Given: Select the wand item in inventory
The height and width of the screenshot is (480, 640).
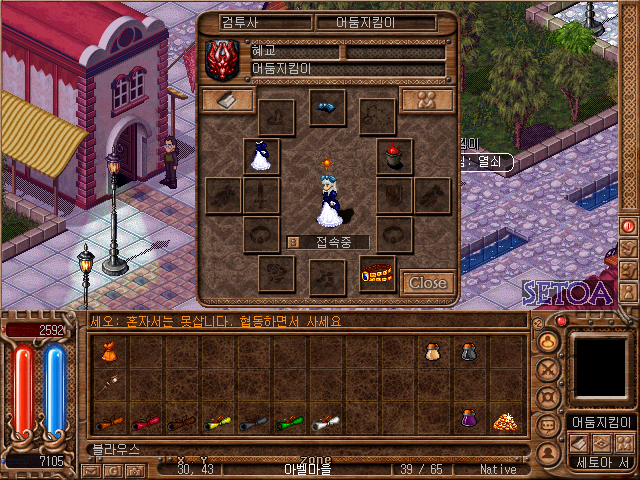Looking at the screenshot, I should (107, 383).
